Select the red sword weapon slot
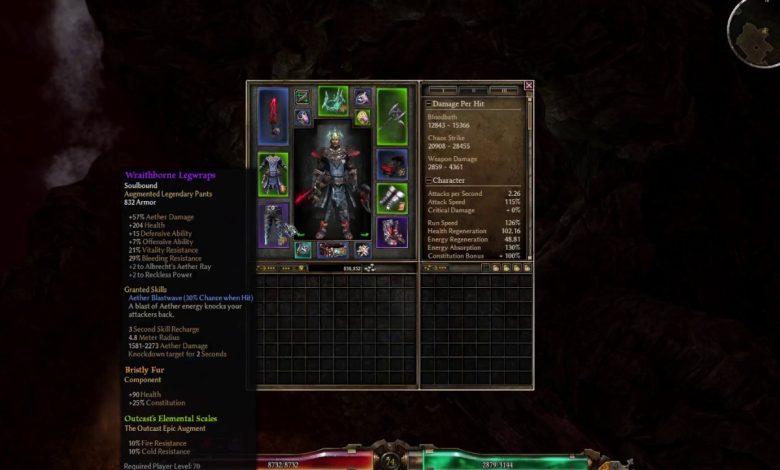780x470 pixels. [x=273, y=118]
